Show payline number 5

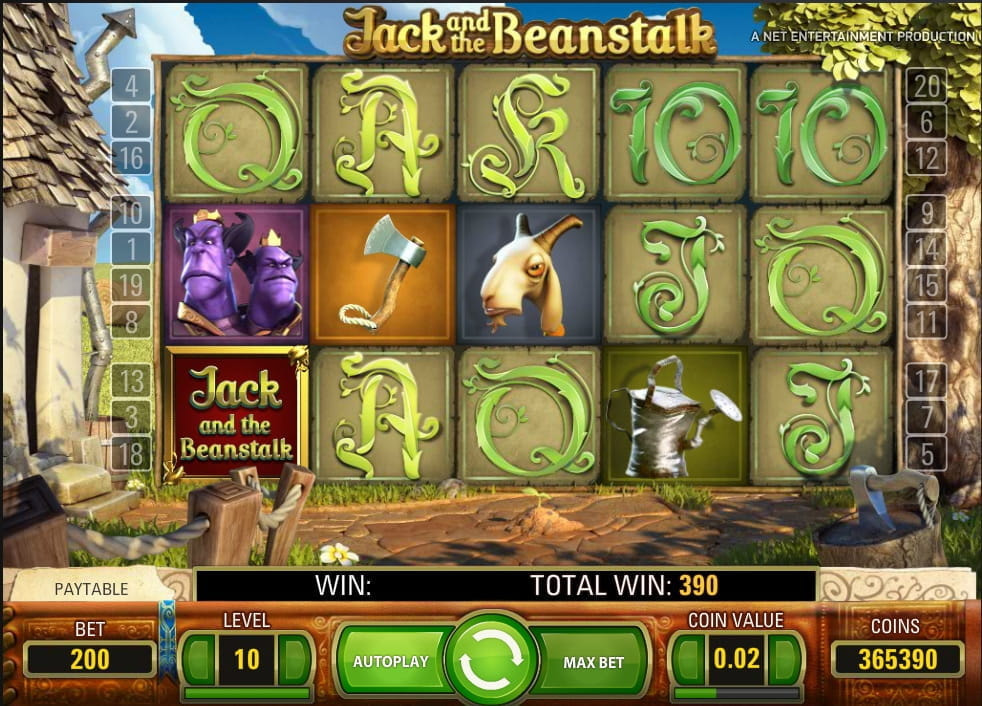927,453
